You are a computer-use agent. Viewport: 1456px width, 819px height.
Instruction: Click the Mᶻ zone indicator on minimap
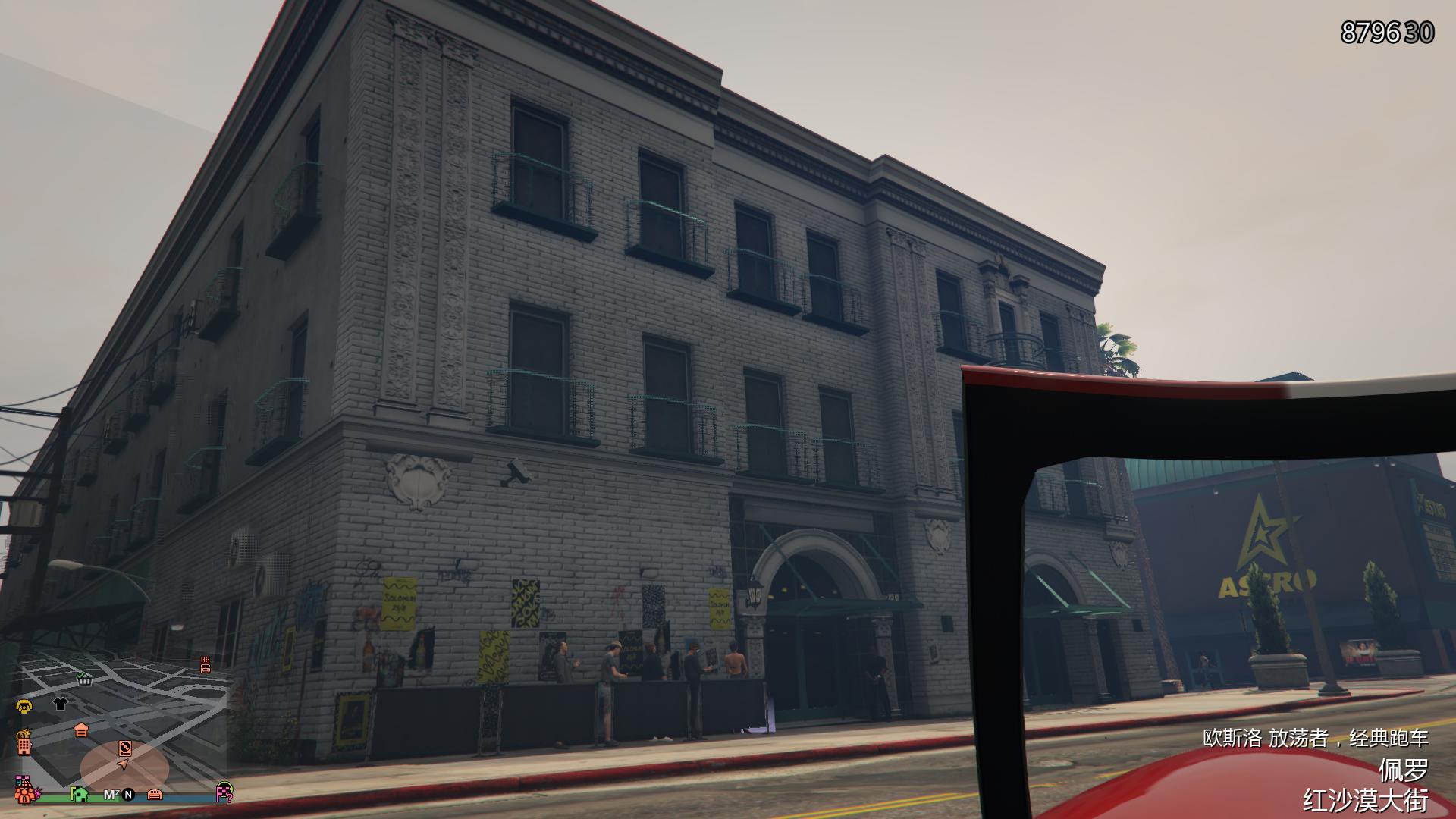point(111,794)
